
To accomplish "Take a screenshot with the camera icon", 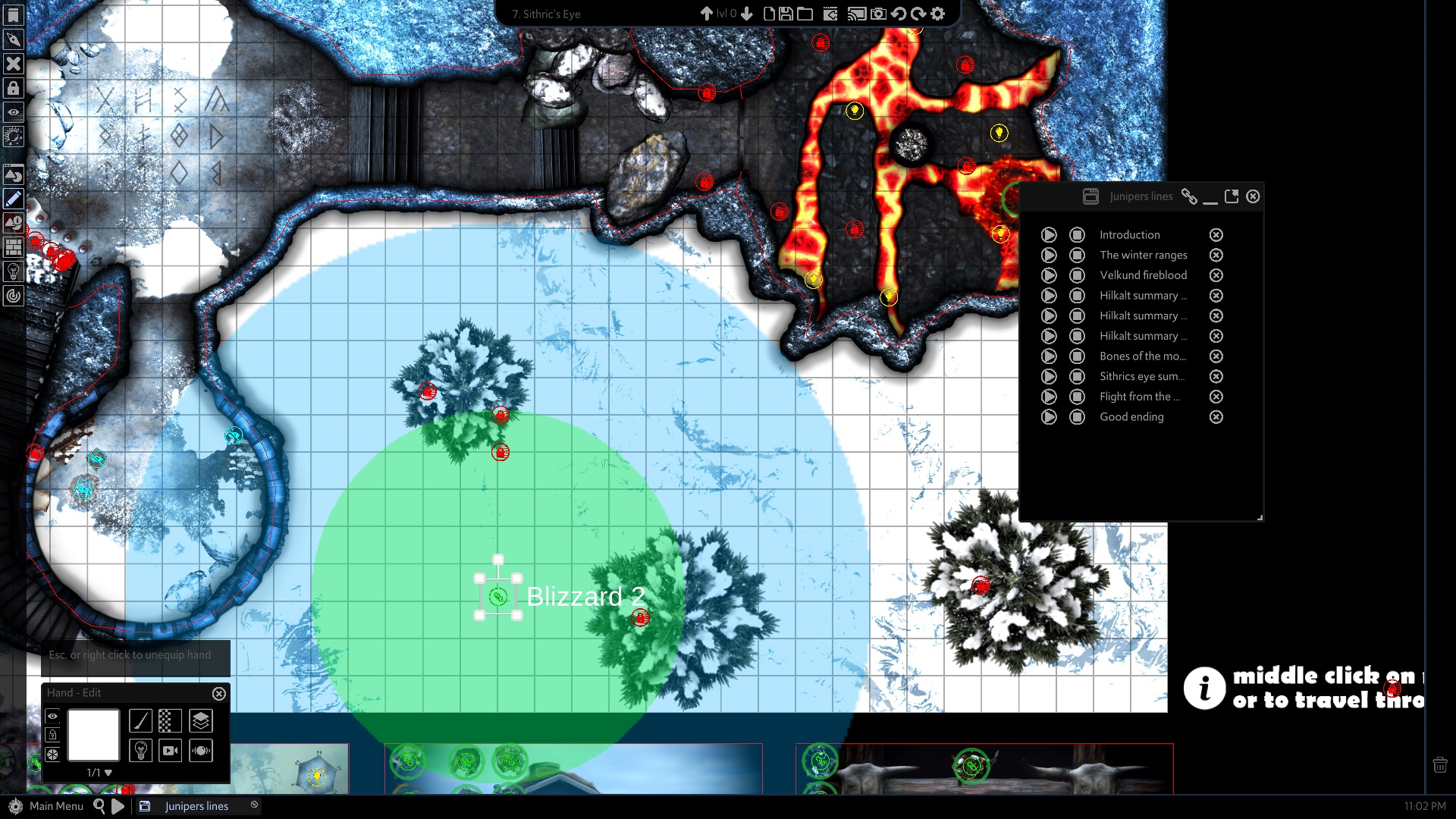I will [x=878, y=14].
